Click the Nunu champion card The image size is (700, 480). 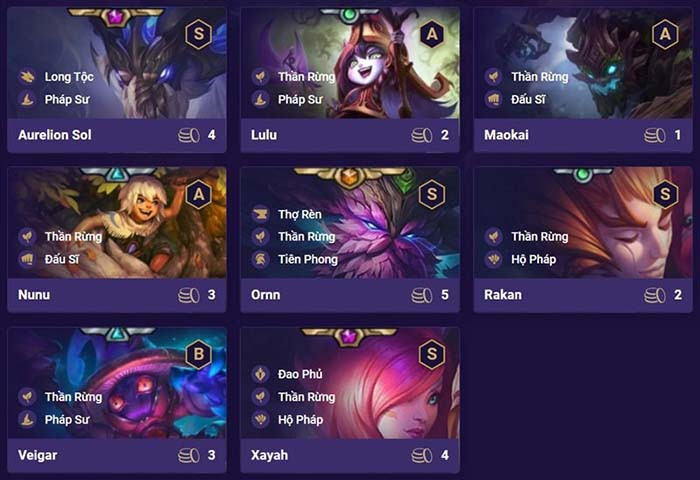point(116,240)
